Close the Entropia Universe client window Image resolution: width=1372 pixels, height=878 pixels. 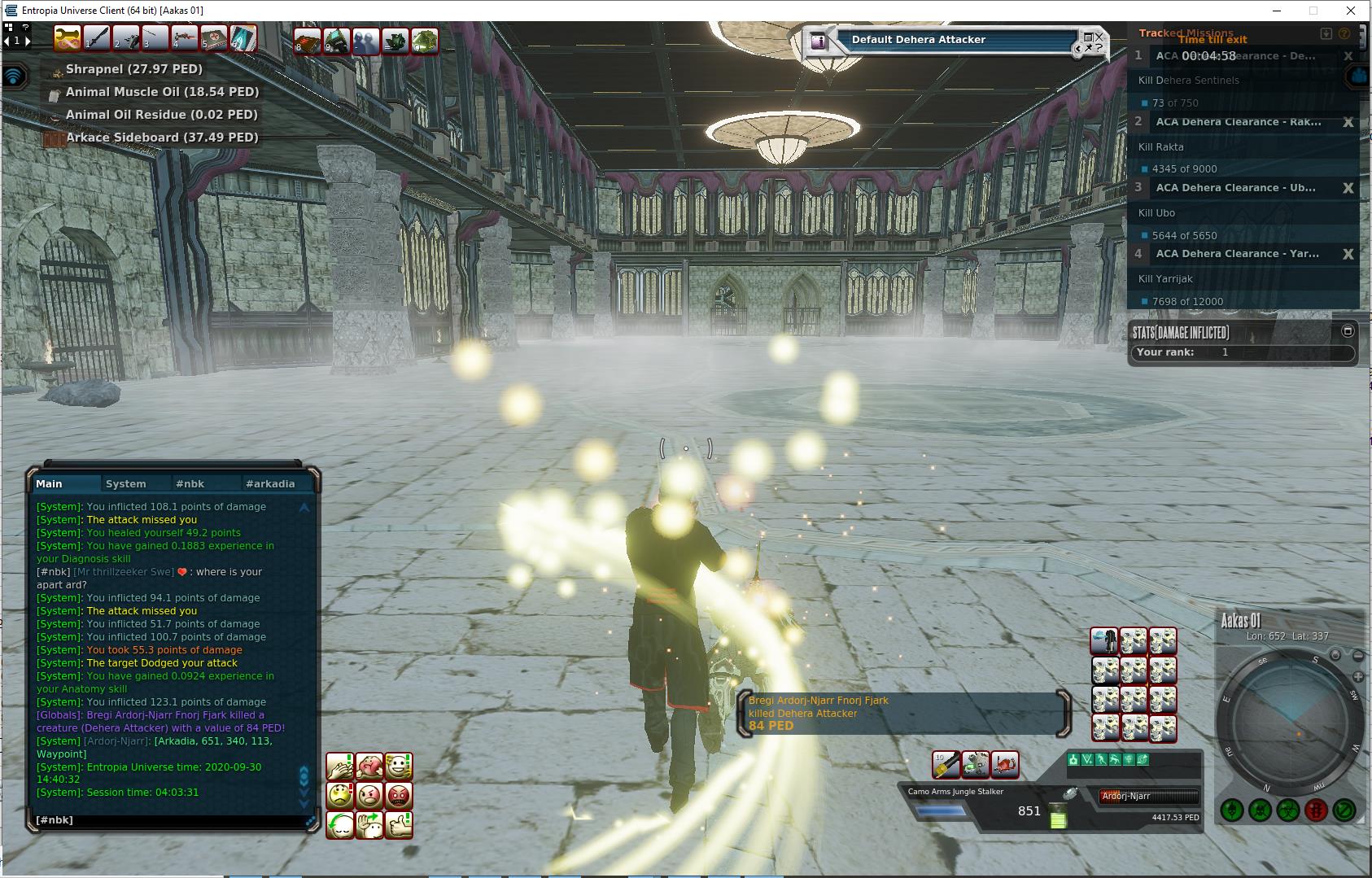tap(1352, 11)
